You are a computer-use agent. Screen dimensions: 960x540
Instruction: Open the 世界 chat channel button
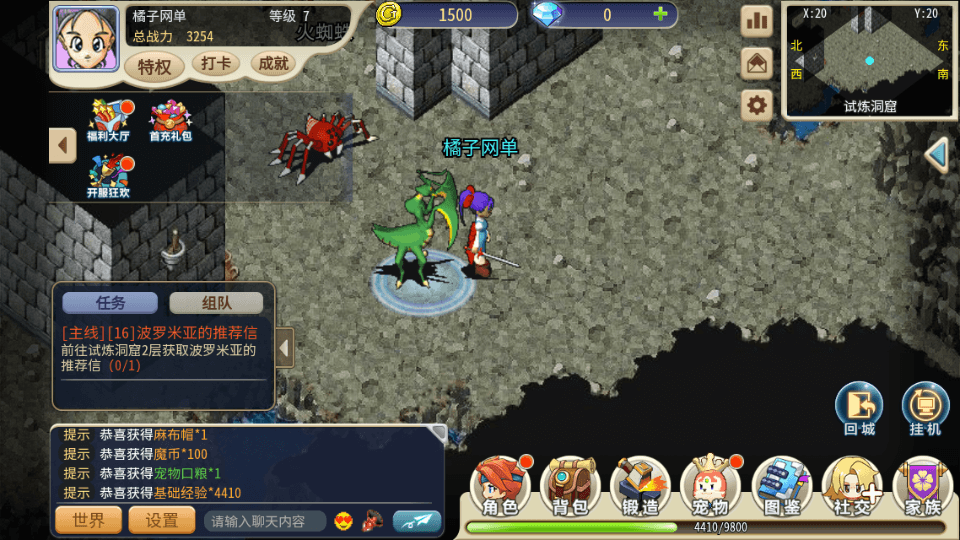pyautogui.click(x=88, y=520)
